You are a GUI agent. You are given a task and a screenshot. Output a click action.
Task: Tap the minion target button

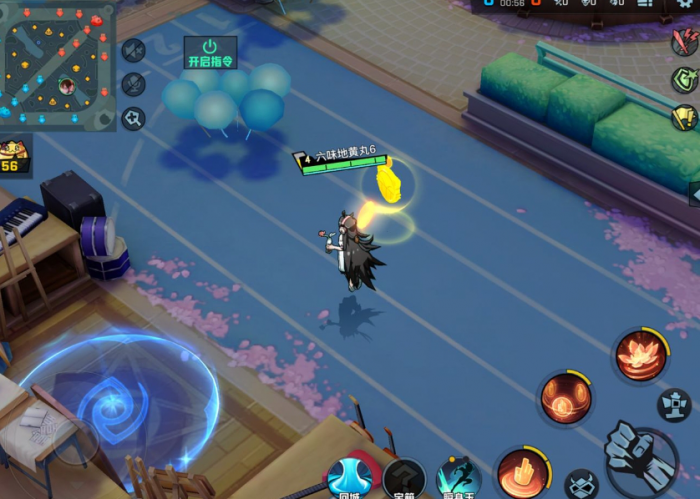point(581,486)
